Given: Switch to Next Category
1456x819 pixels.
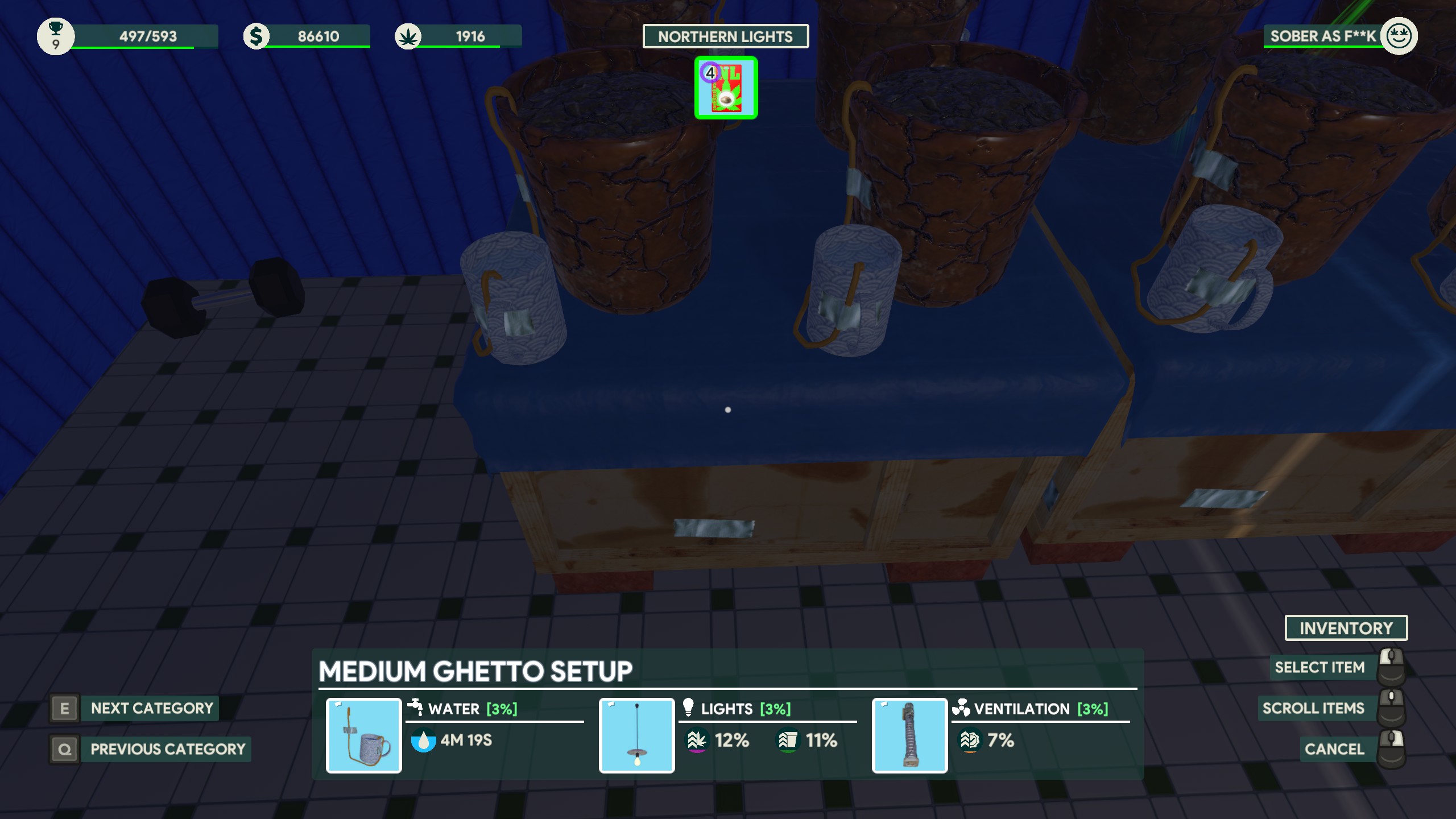Looking at the screenshot, I should click(x=151, y=709).
